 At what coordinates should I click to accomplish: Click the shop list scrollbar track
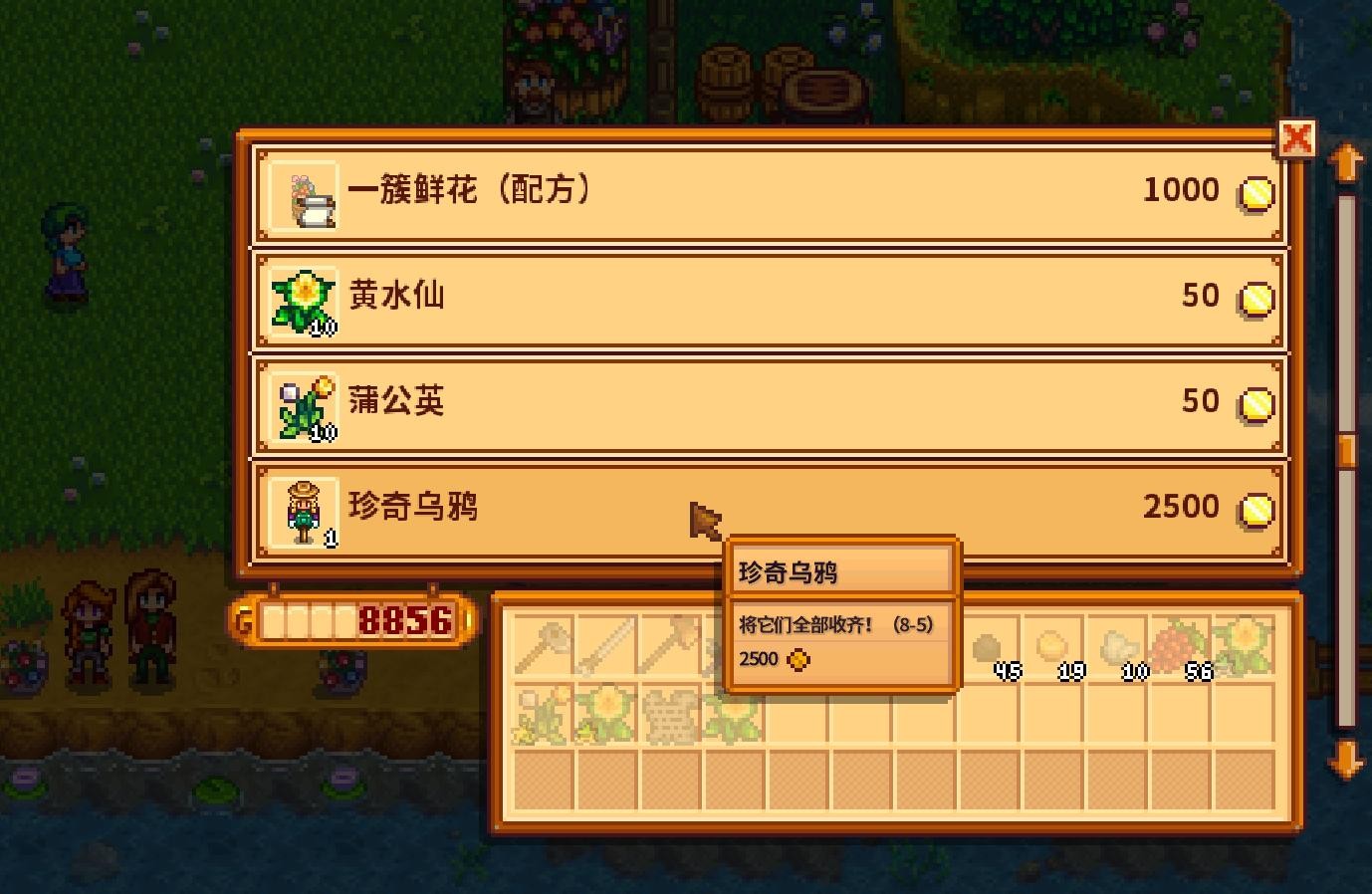(1348, 448)
